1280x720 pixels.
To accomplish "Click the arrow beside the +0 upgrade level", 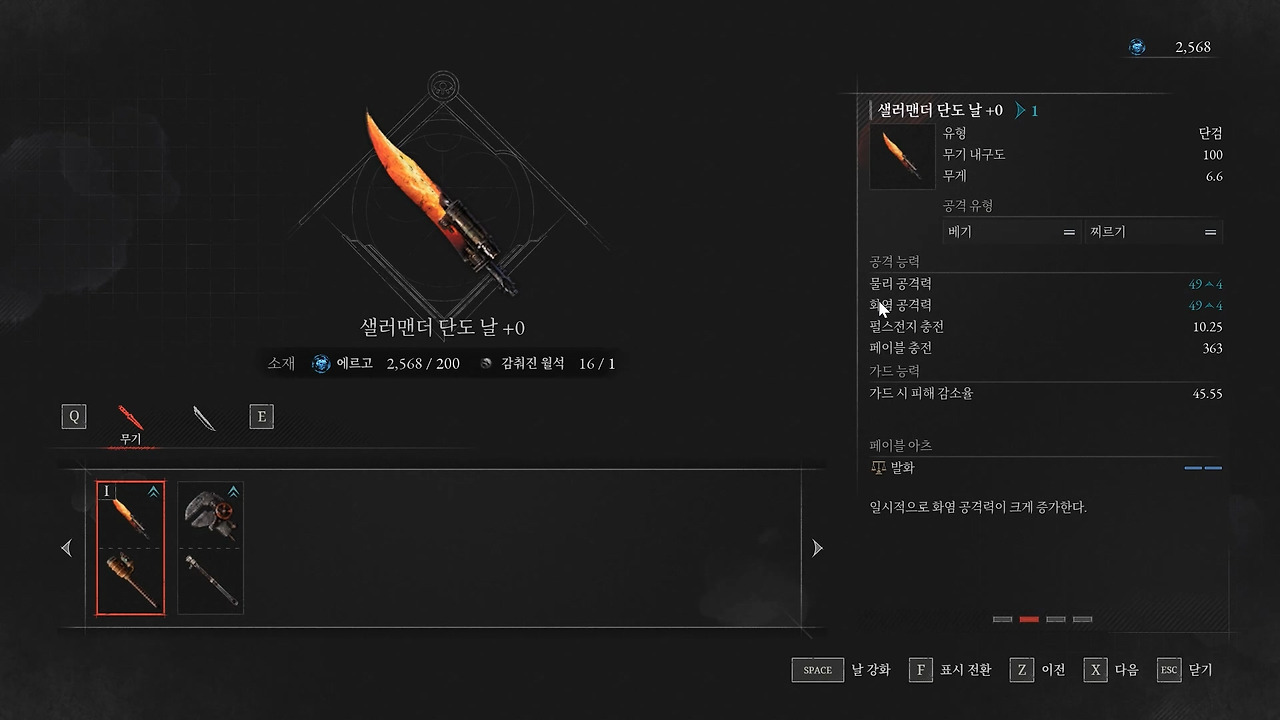I will (x=1021, y=111).
